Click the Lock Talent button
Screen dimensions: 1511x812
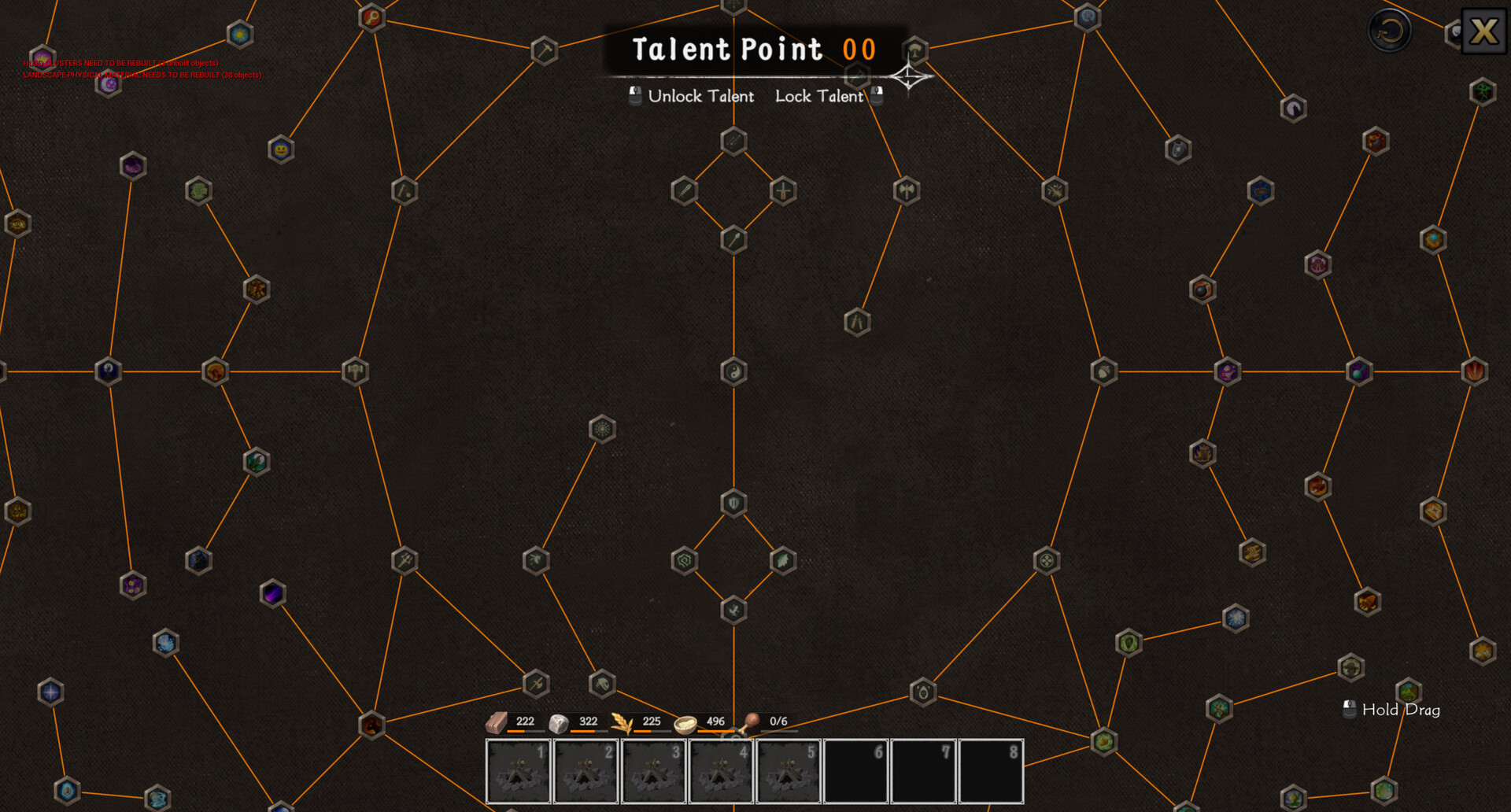coord(818,96)
